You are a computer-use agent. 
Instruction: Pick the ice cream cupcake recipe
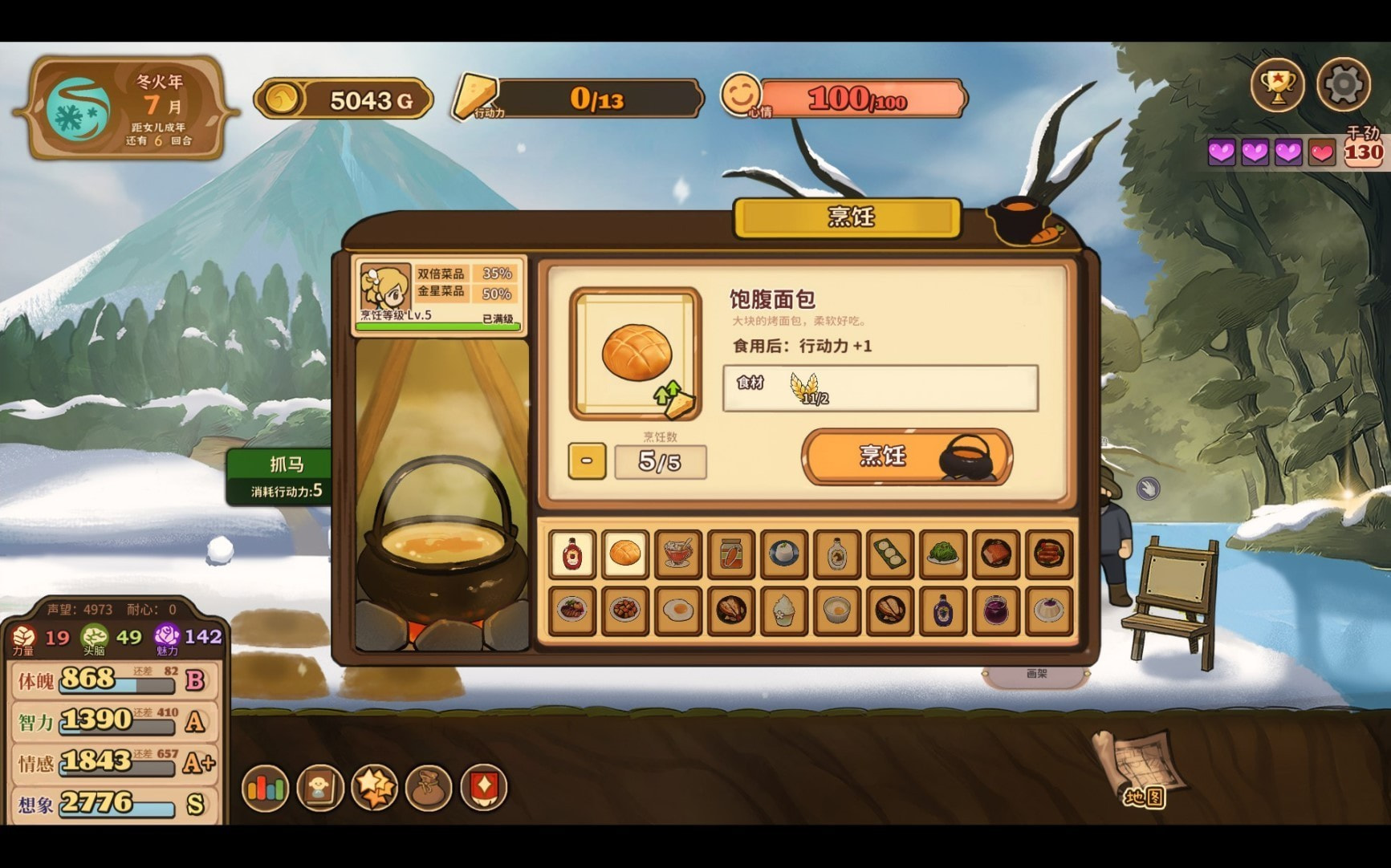(x=784, y=610)
